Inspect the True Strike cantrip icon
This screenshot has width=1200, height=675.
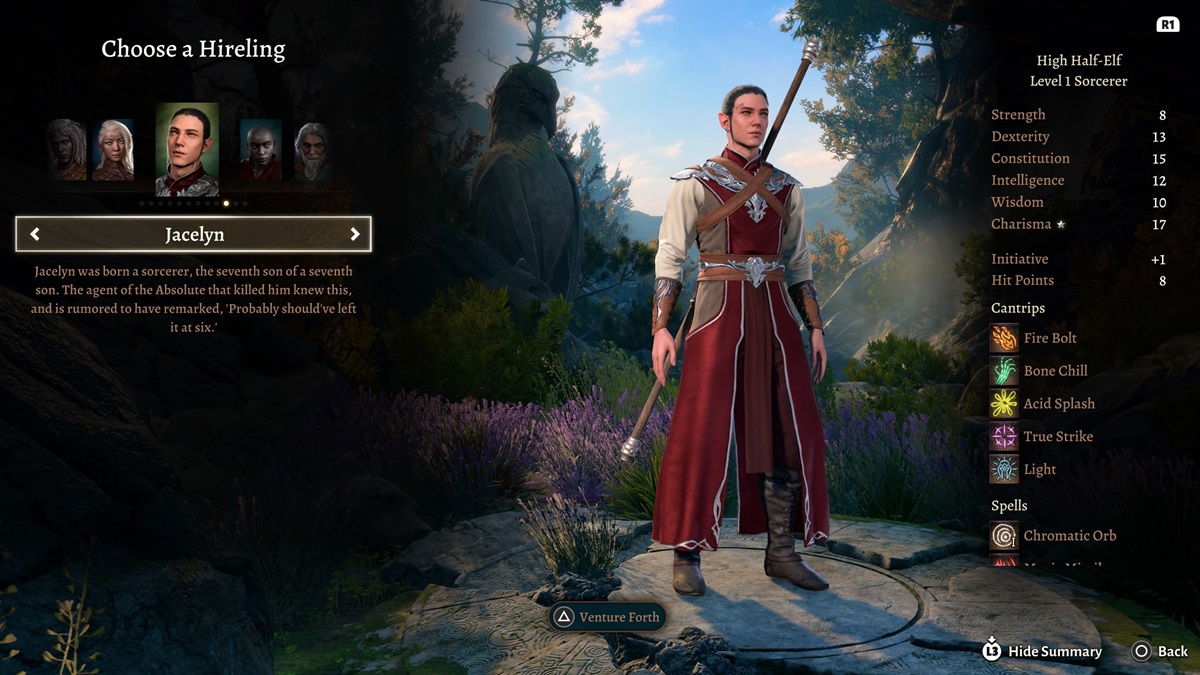click(x=1004, y=437)
